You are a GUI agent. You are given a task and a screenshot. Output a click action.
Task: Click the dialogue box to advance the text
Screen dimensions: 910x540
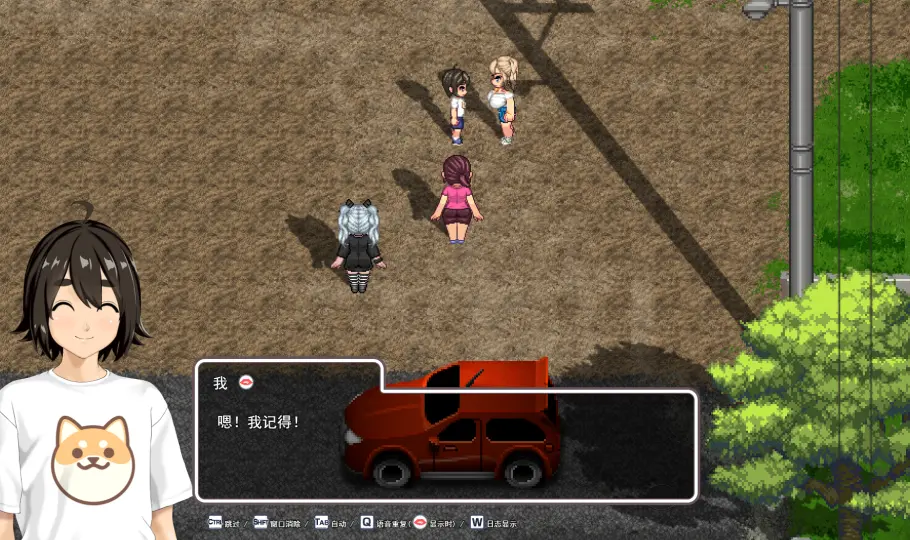click(445, 445)
